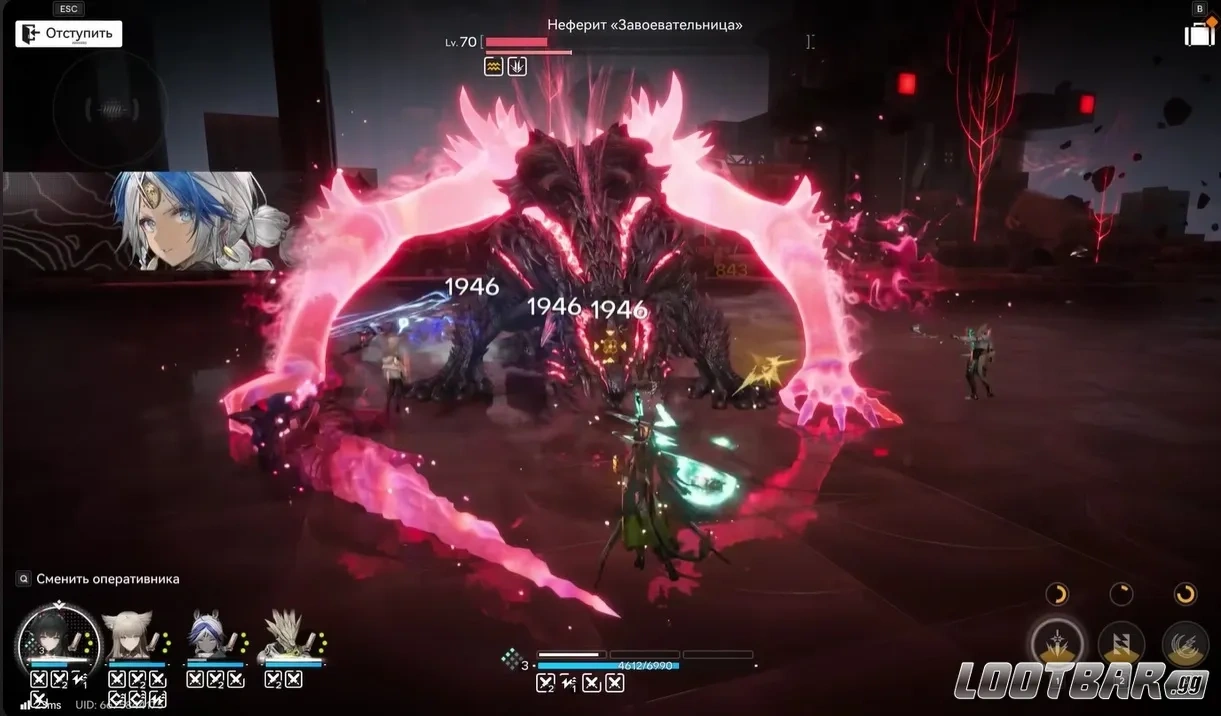Image resolution: width=1221 pixels, height=716 pixels.
Task: Trigger the crescent slash skill icon
Action: click(x=1184, y=642)
